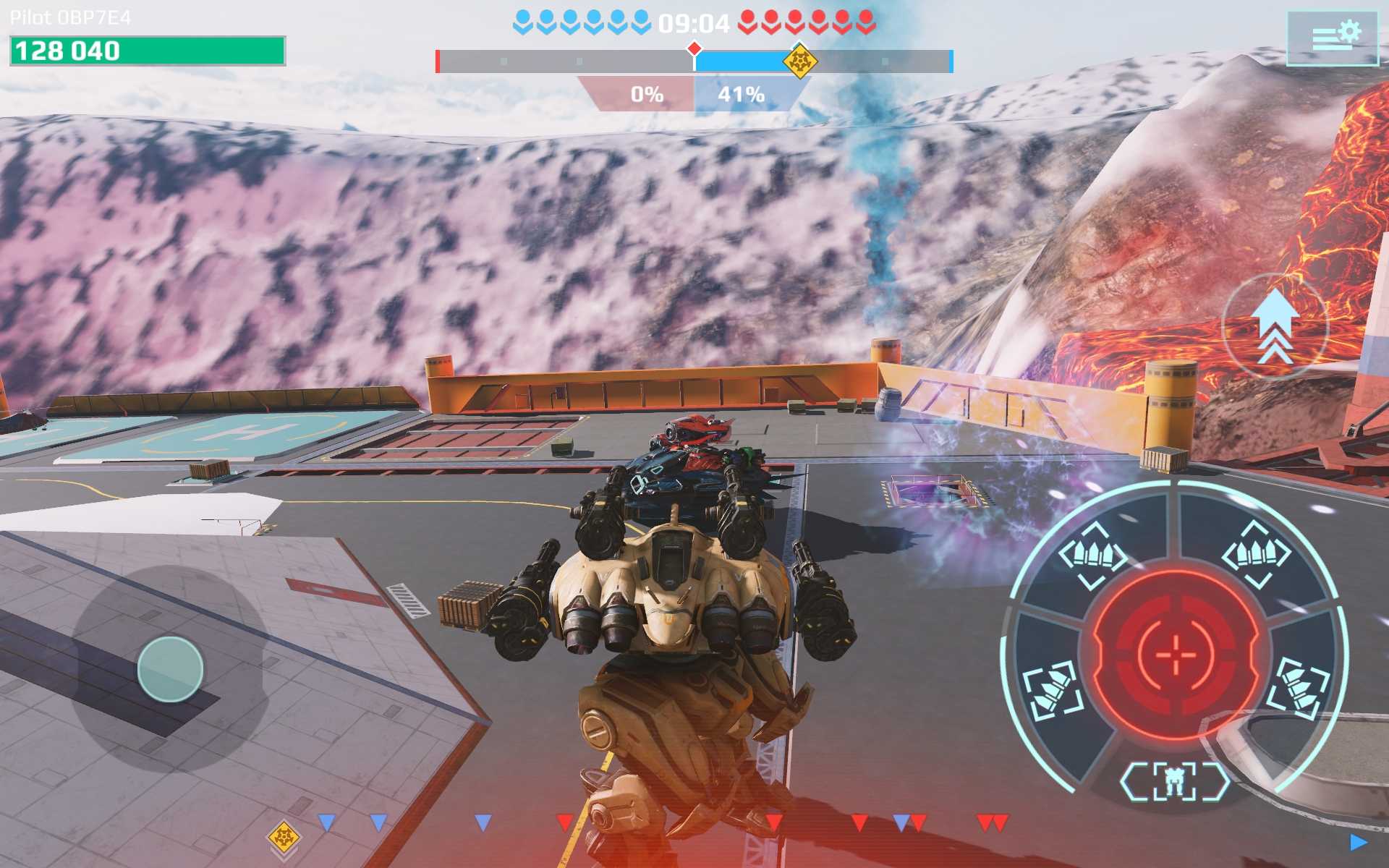Fire the upper-left weapon group of the wheel
The height and width of the screenshot is (868, 1389).
coord(1092,555)
